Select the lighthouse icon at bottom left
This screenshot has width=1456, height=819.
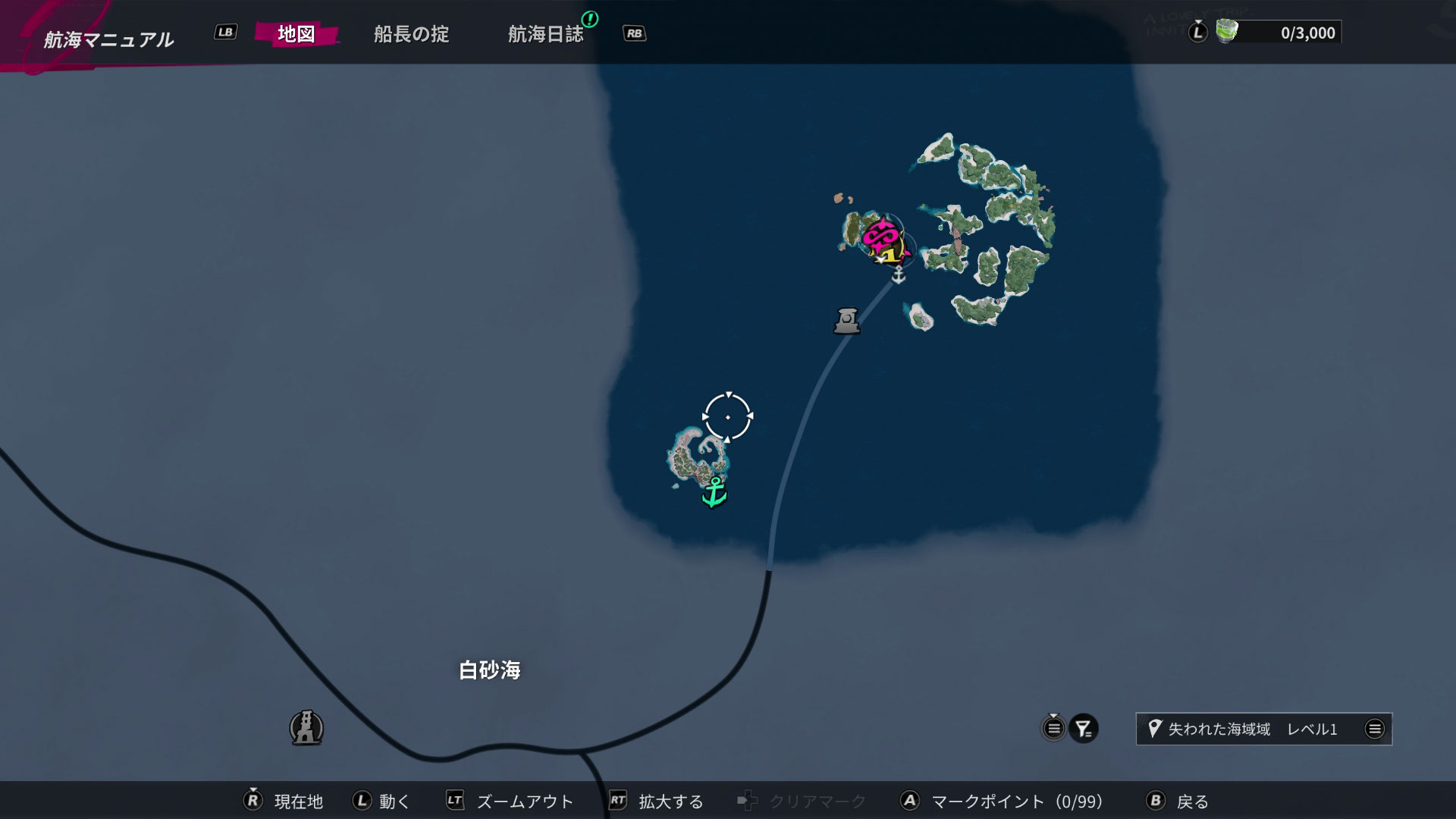306,728
